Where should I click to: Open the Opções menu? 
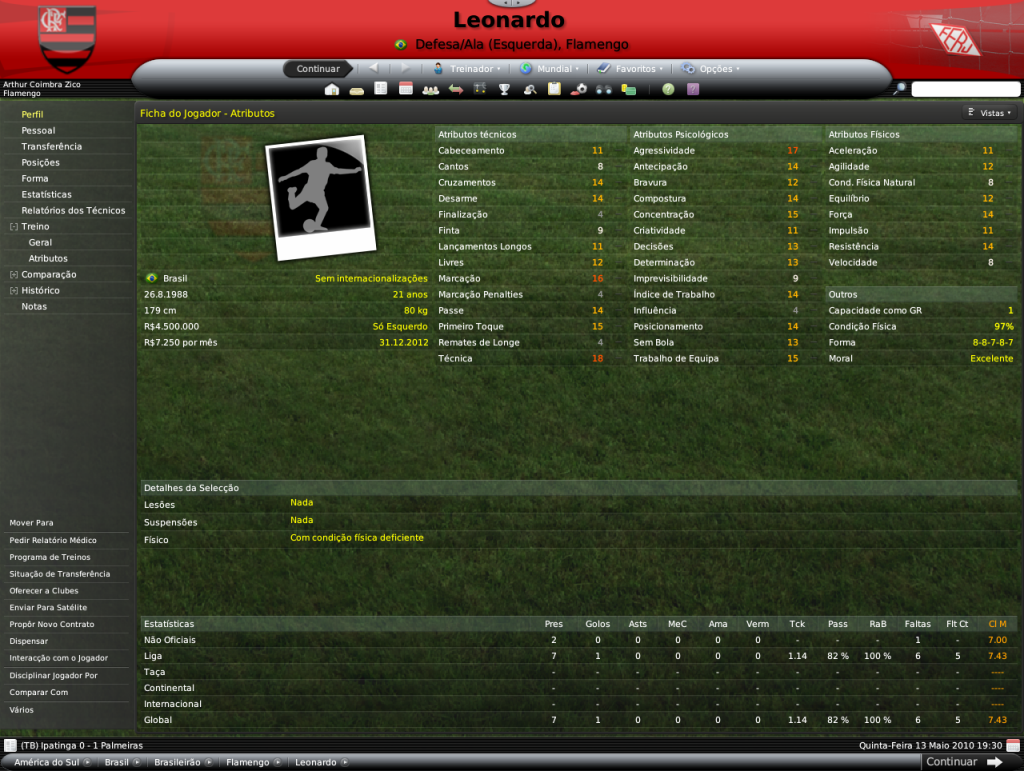(714, 69)
